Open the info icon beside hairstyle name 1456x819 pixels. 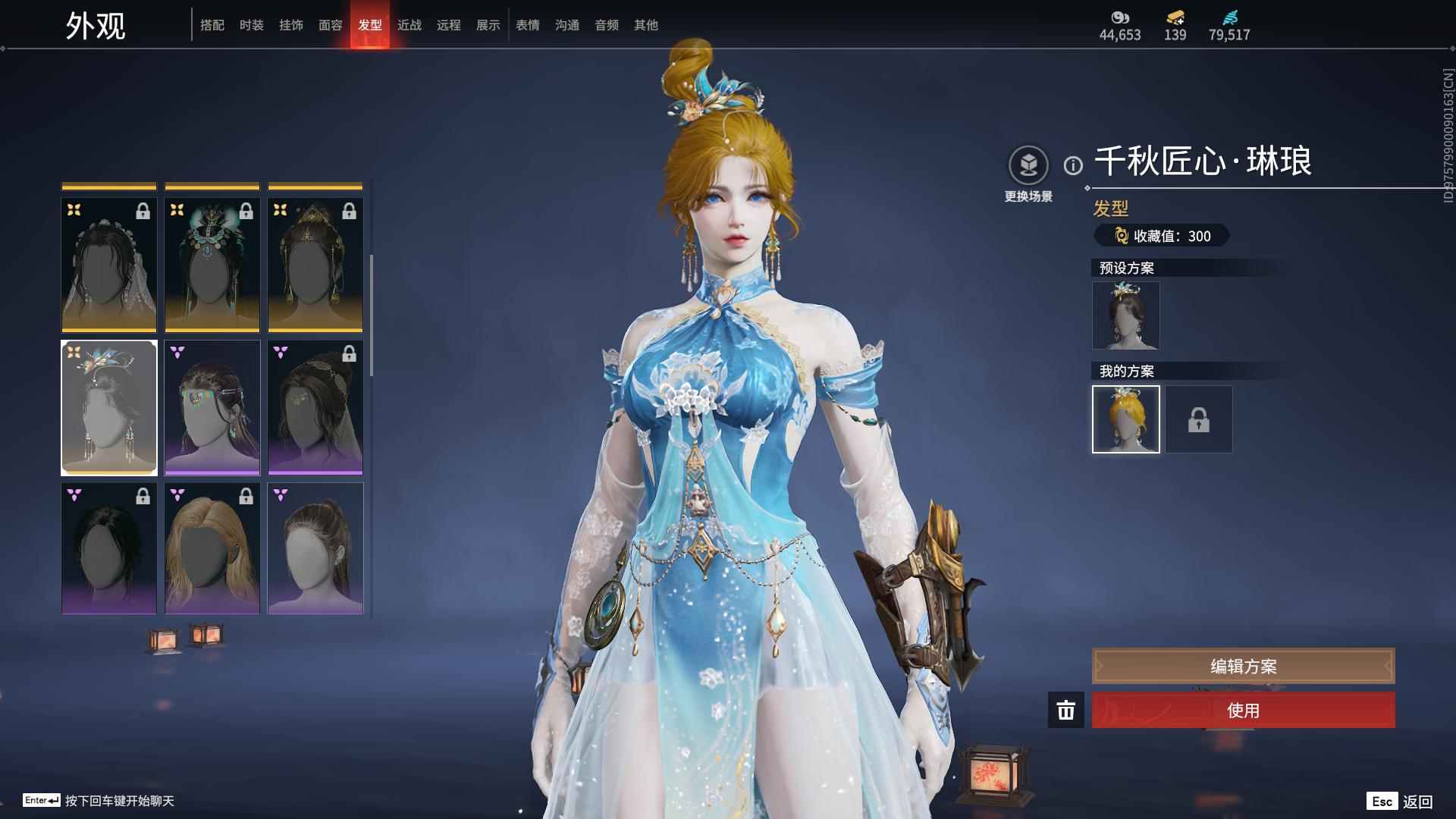[1073, 165]
